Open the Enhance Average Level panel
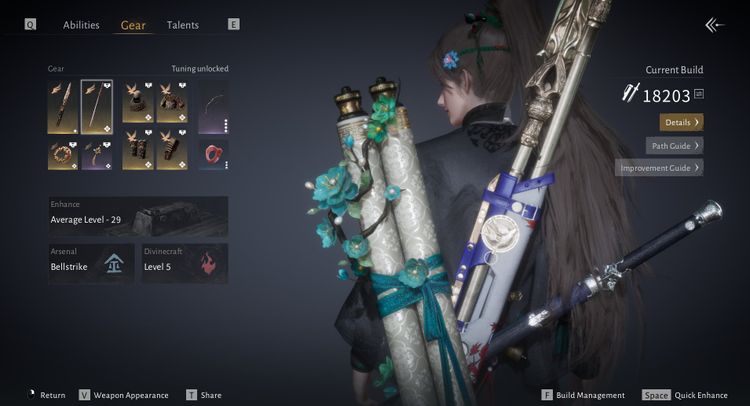Viewport: 750px width, 406px height. tap(138, 216)
